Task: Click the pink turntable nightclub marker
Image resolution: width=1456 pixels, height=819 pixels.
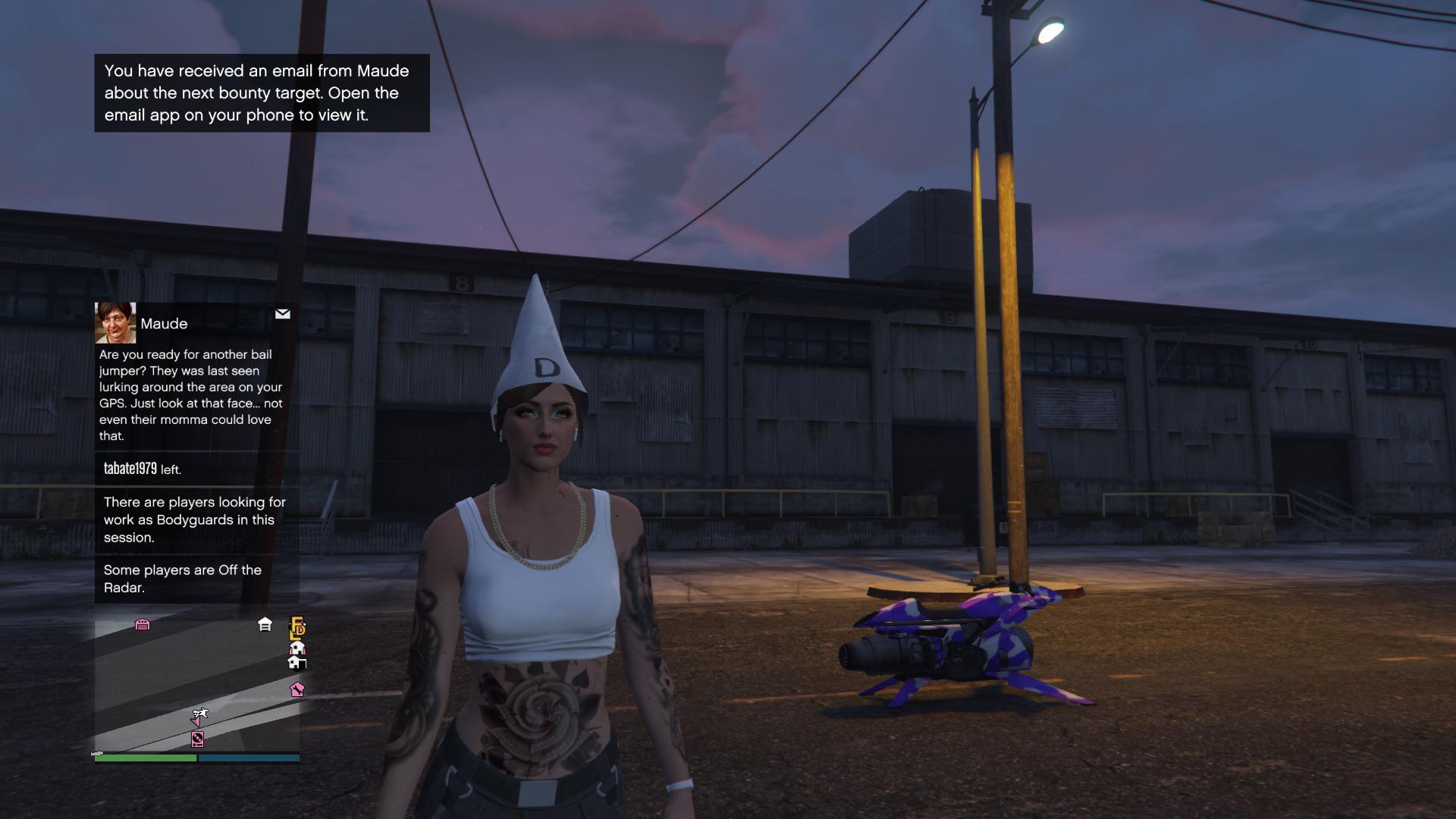Action: (197, 739)
